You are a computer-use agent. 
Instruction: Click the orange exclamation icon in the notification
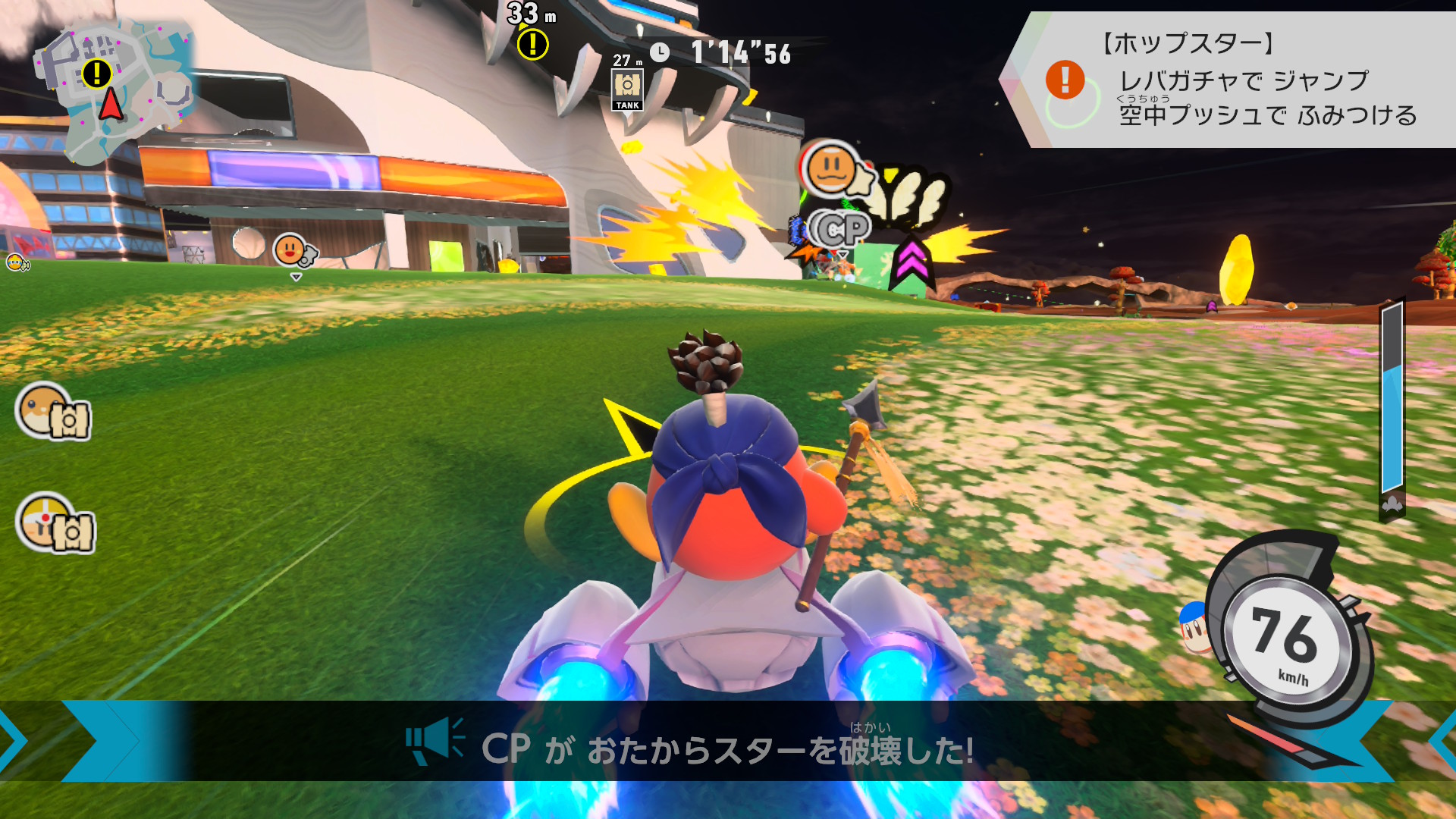click(x=1065, y=80)
